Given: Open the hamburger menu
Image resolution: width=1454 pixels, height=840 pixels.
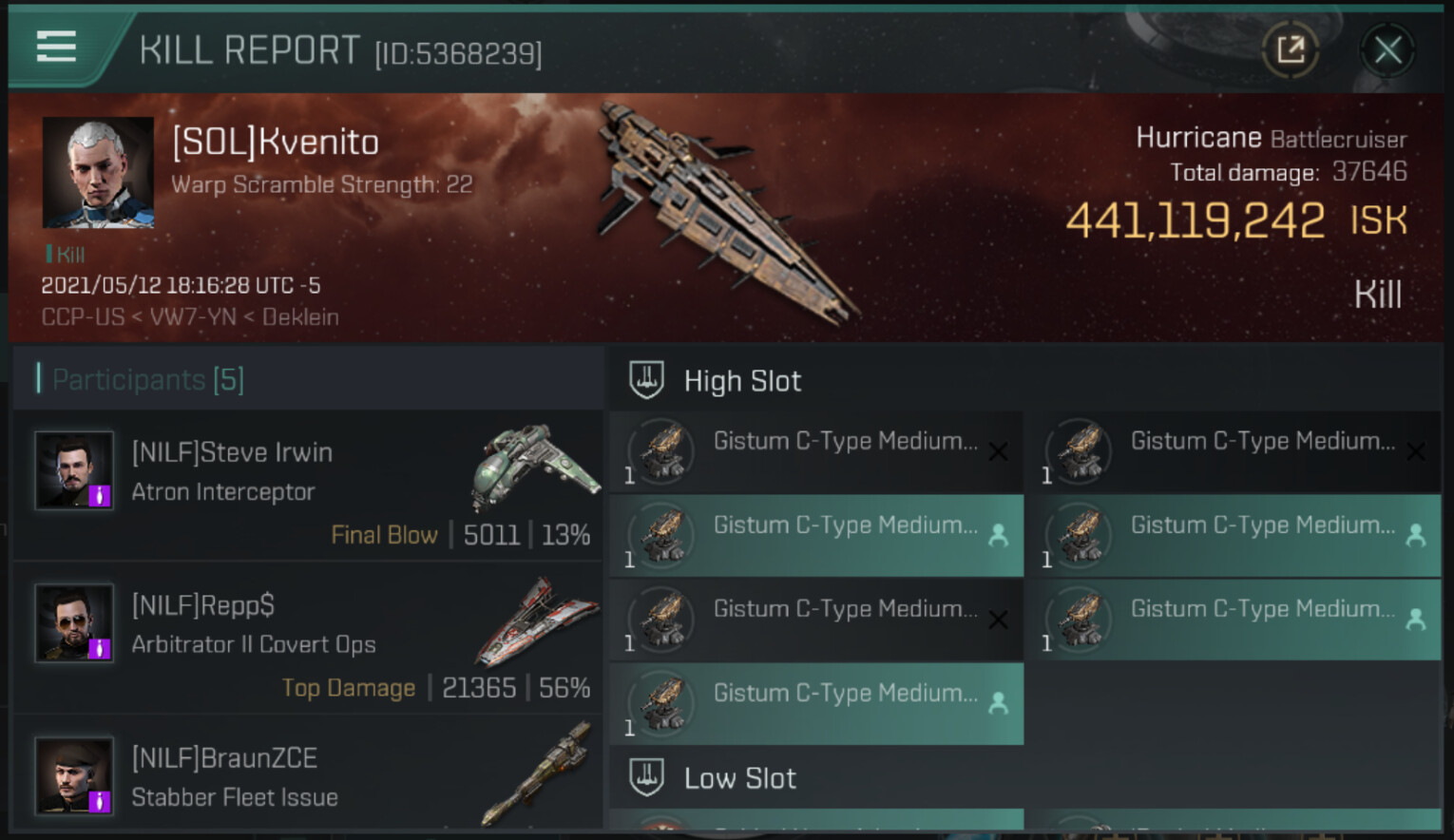Looking at the screenshot, I should click(56, 46).
